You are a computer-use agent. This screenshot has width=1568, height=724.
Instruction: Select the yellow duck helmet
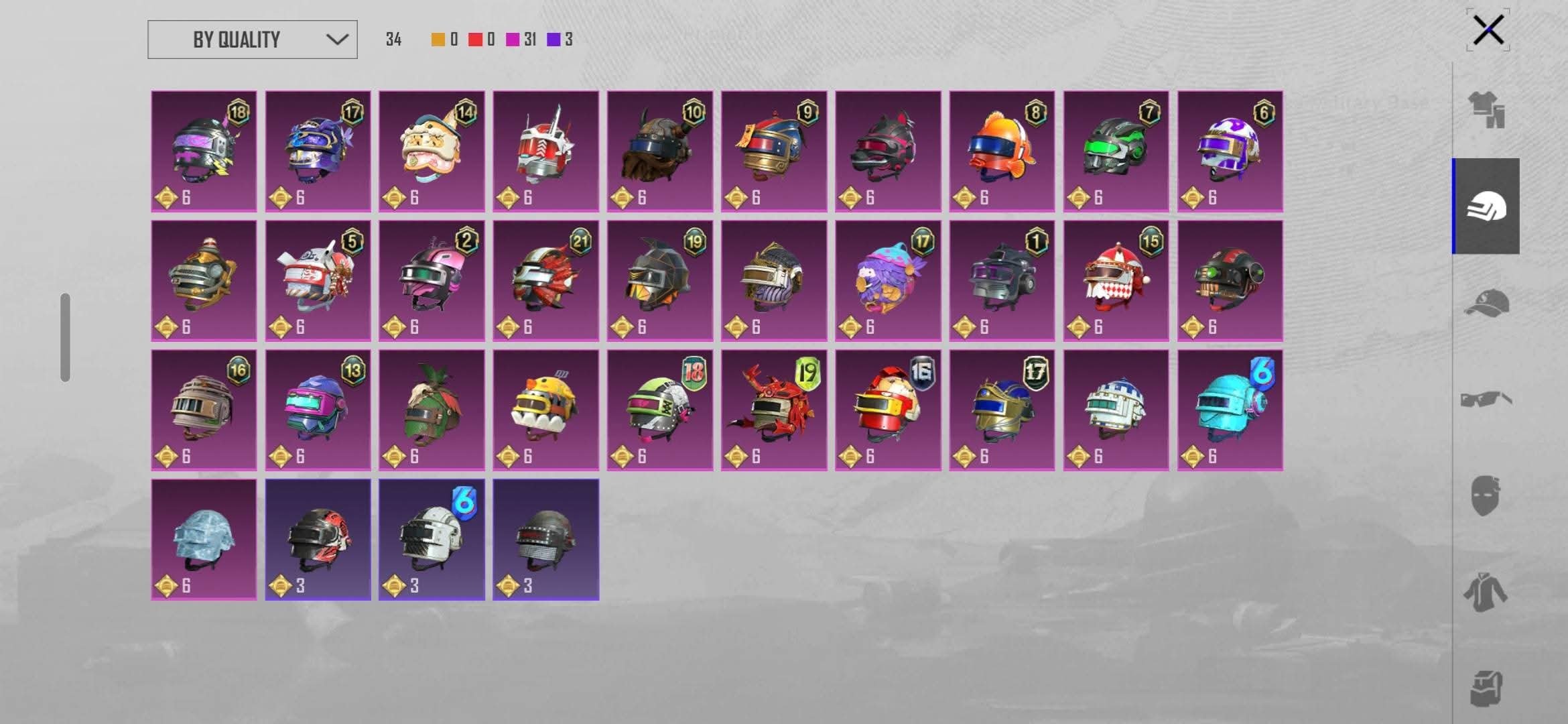[x=545, y=410]
